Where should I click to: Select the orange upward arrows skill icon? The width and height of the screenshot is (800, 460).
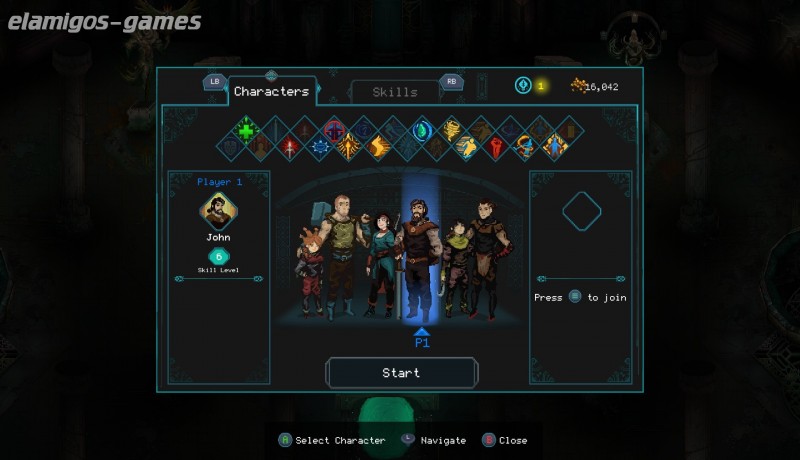pyautogui.click(x=348, y=148)
